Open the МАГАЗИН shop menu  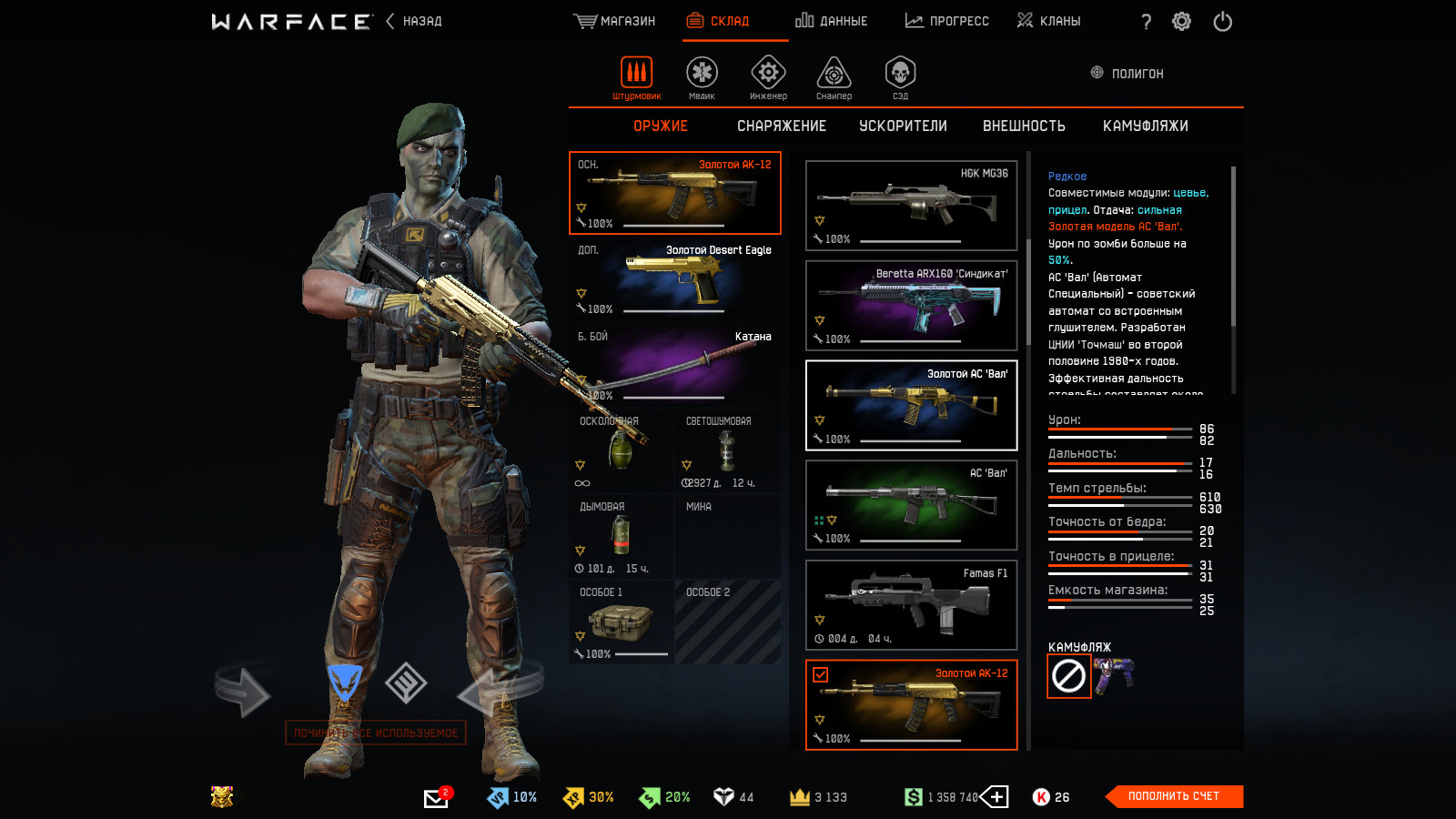point(614,21)
